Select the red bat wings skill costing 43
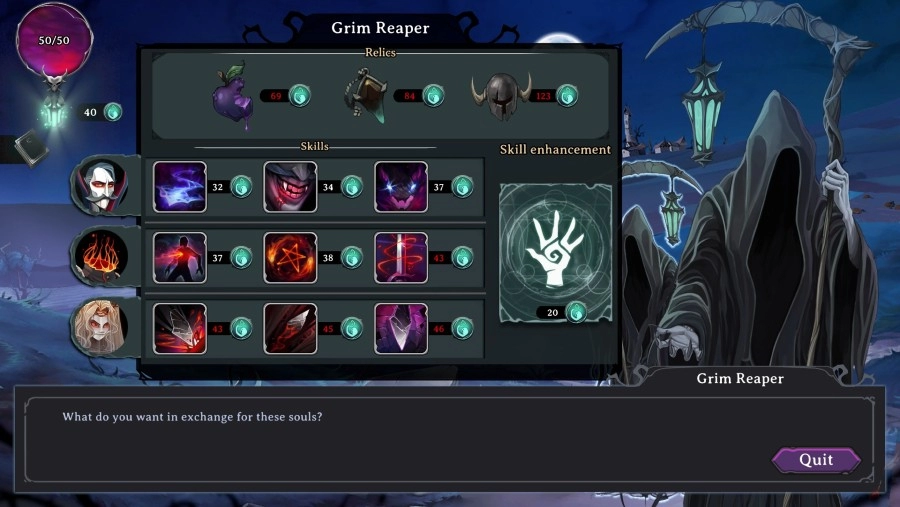Viewport: 900px width, 507px height. coord(180,328)
